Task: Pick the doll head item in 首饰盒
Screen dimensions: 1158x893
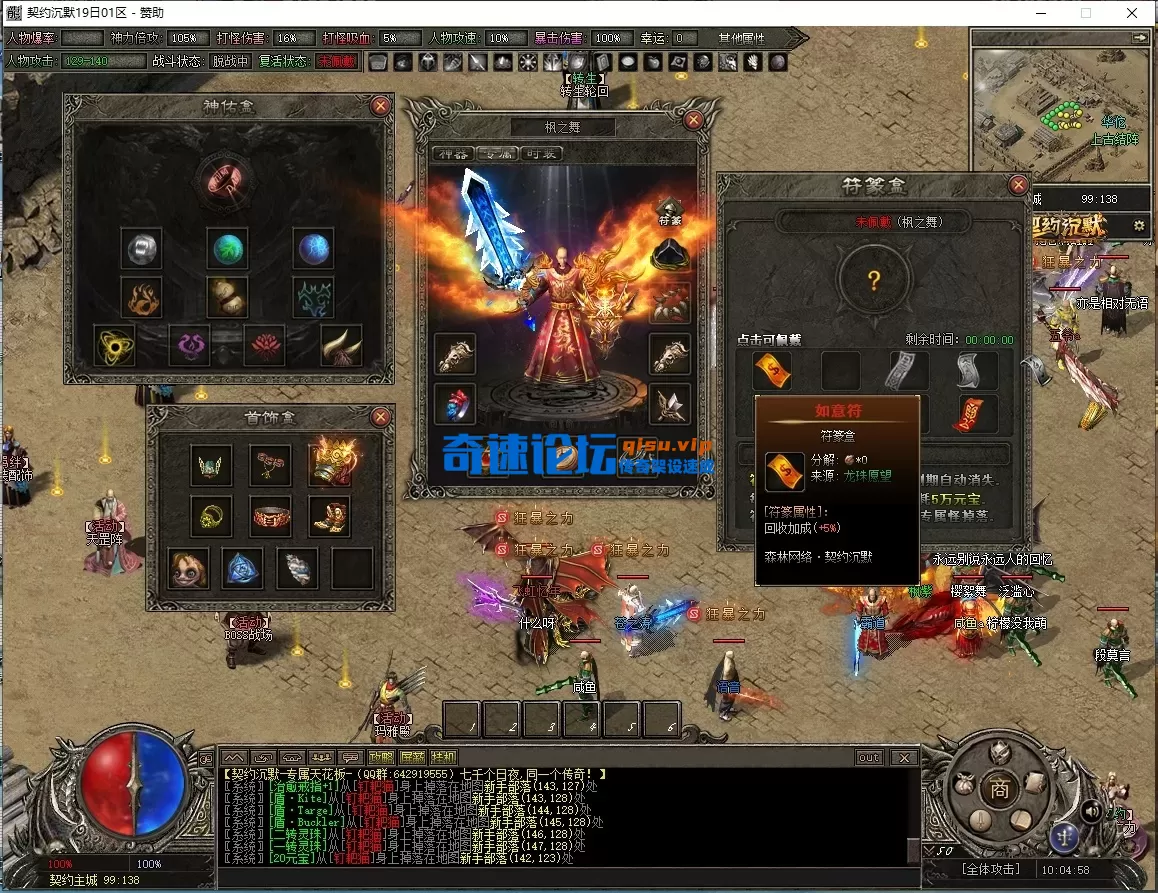Action: coord(188,568)
